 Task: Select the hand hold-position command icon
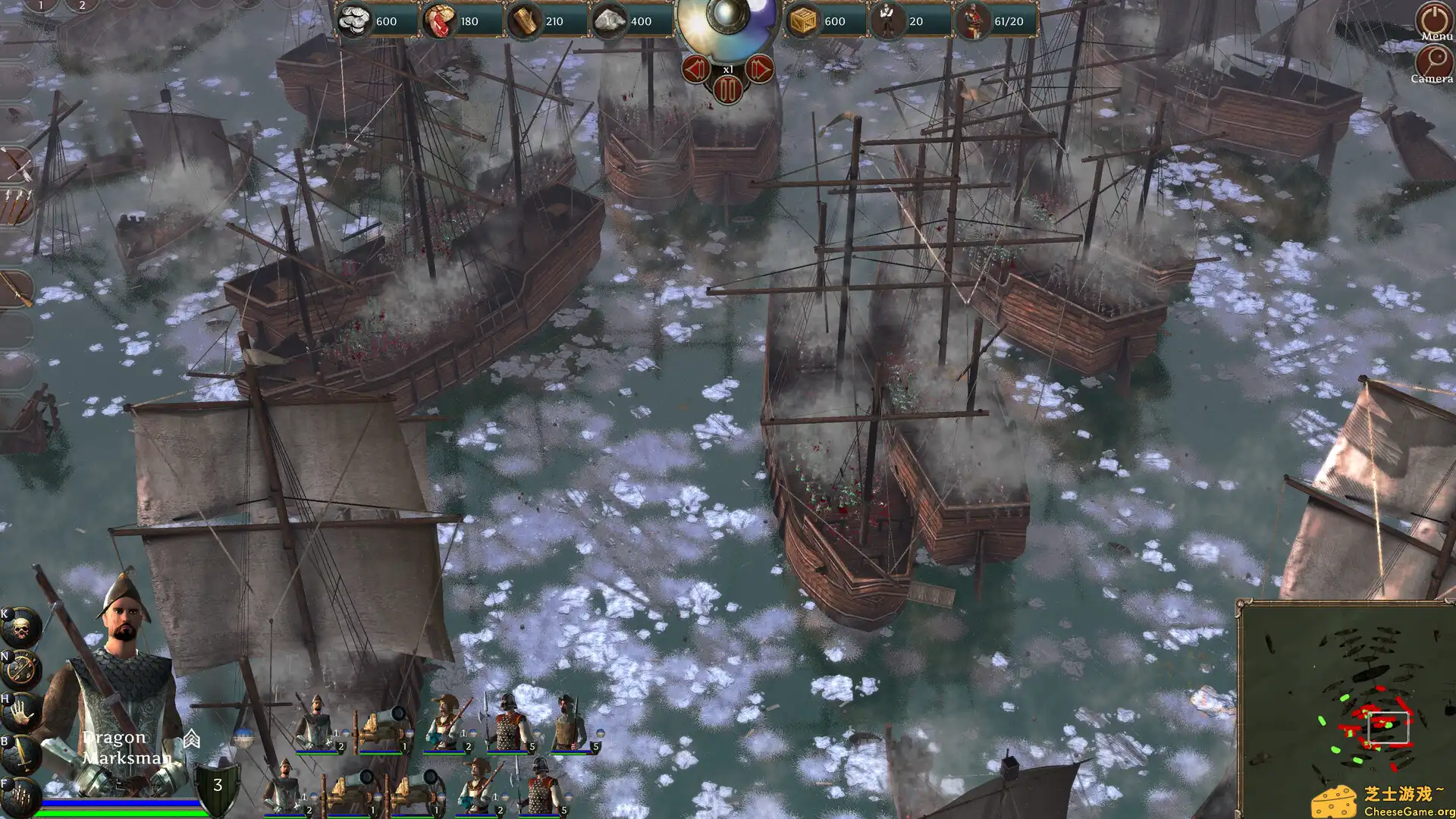pyautogui.click(x=19, y=711)
